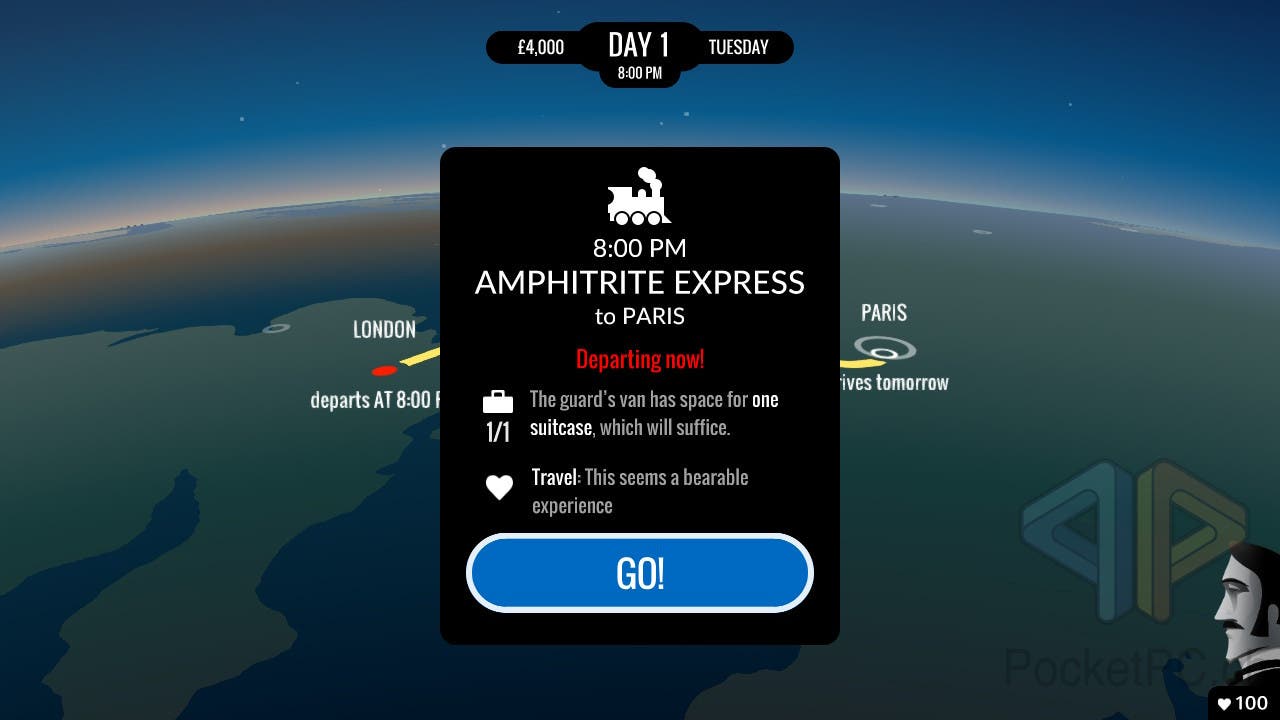Screen dimensions: 1280x720
Task: Click the suitcase luggage icon
Action: 498,402
